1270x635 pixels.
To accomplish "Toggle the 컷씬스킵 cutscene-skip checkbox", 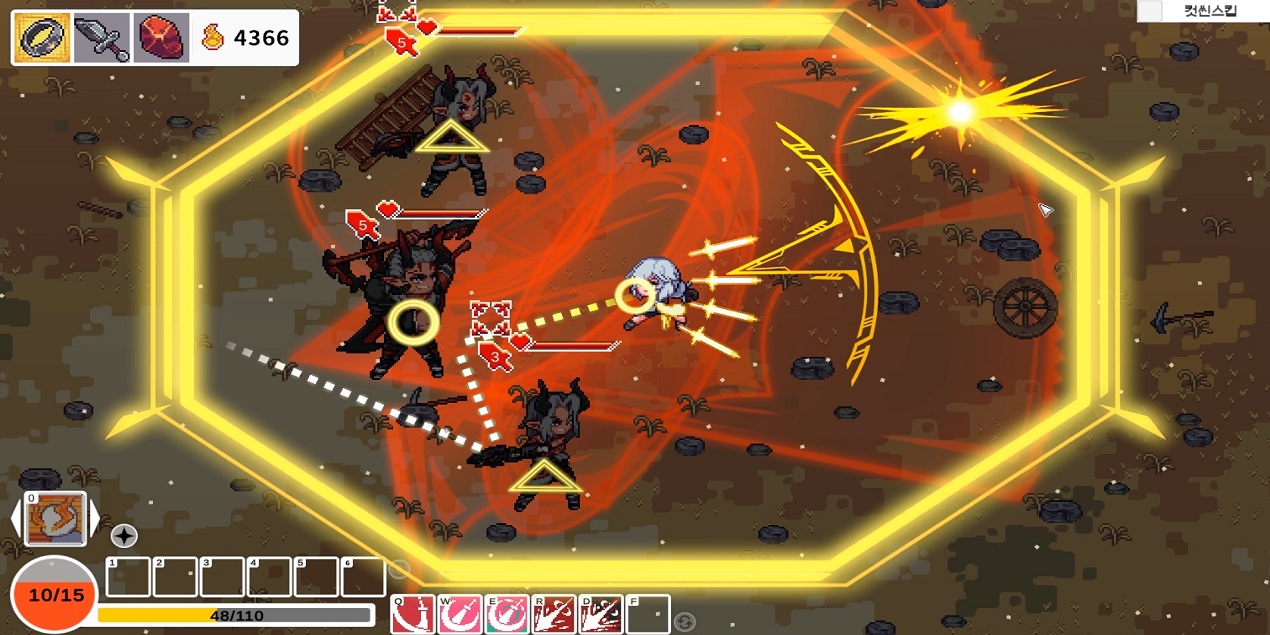I will [1151, 11].
